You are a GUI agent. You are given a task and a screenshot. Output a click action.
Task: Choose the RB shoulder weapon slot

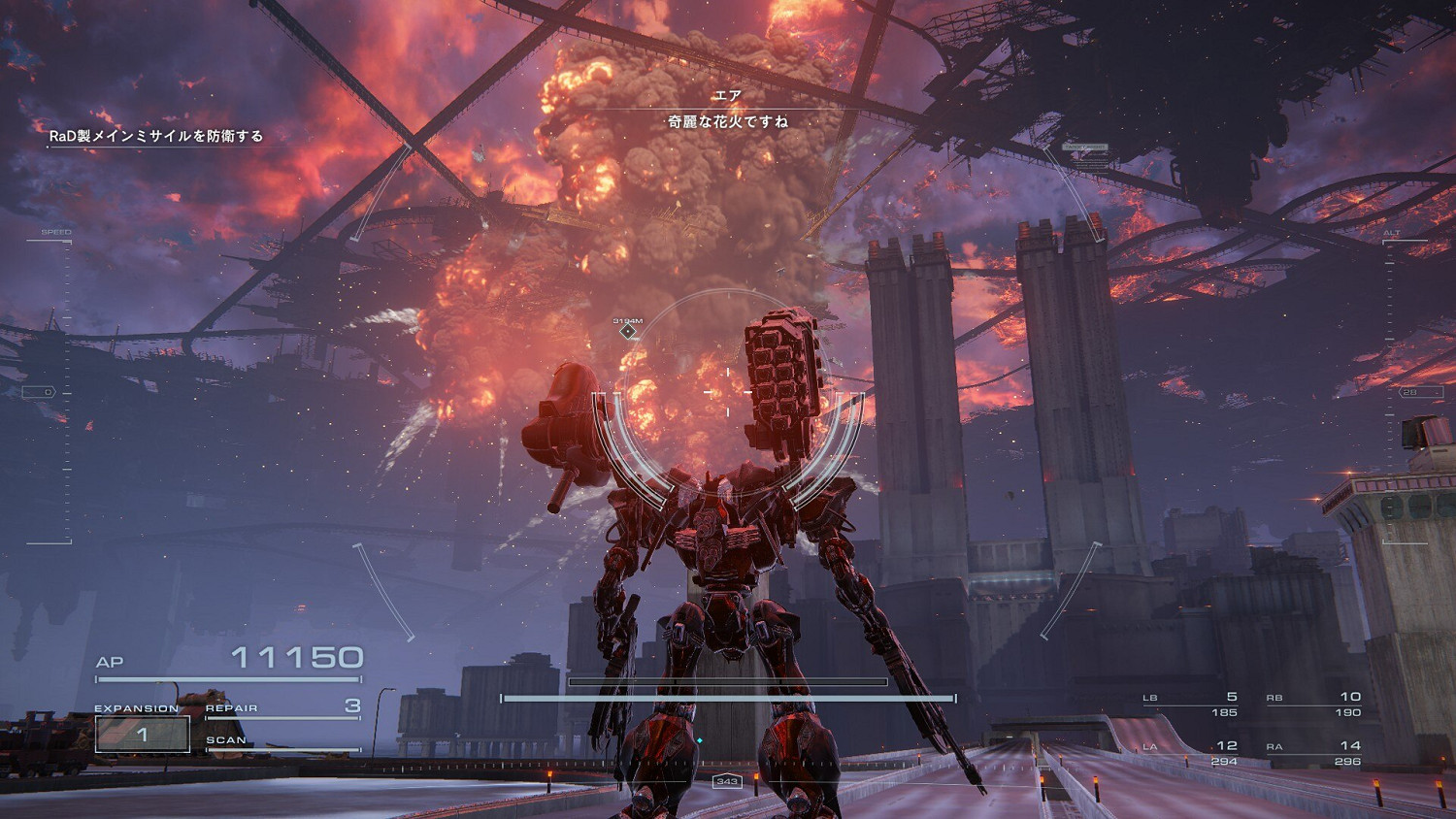1313,704
